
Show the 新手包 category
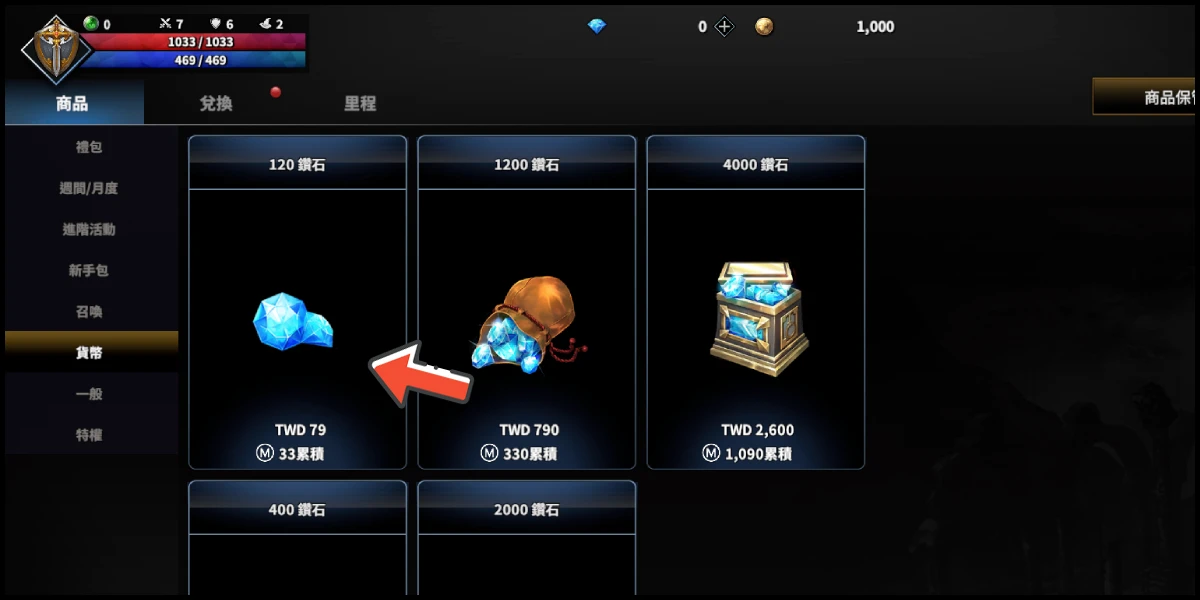90,270
